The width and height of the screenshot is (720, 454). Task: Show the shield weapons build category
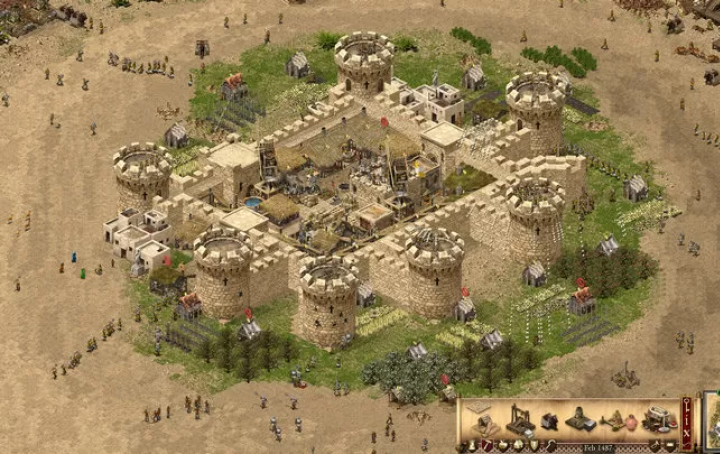pyautogui.click(x=534, y=445)
